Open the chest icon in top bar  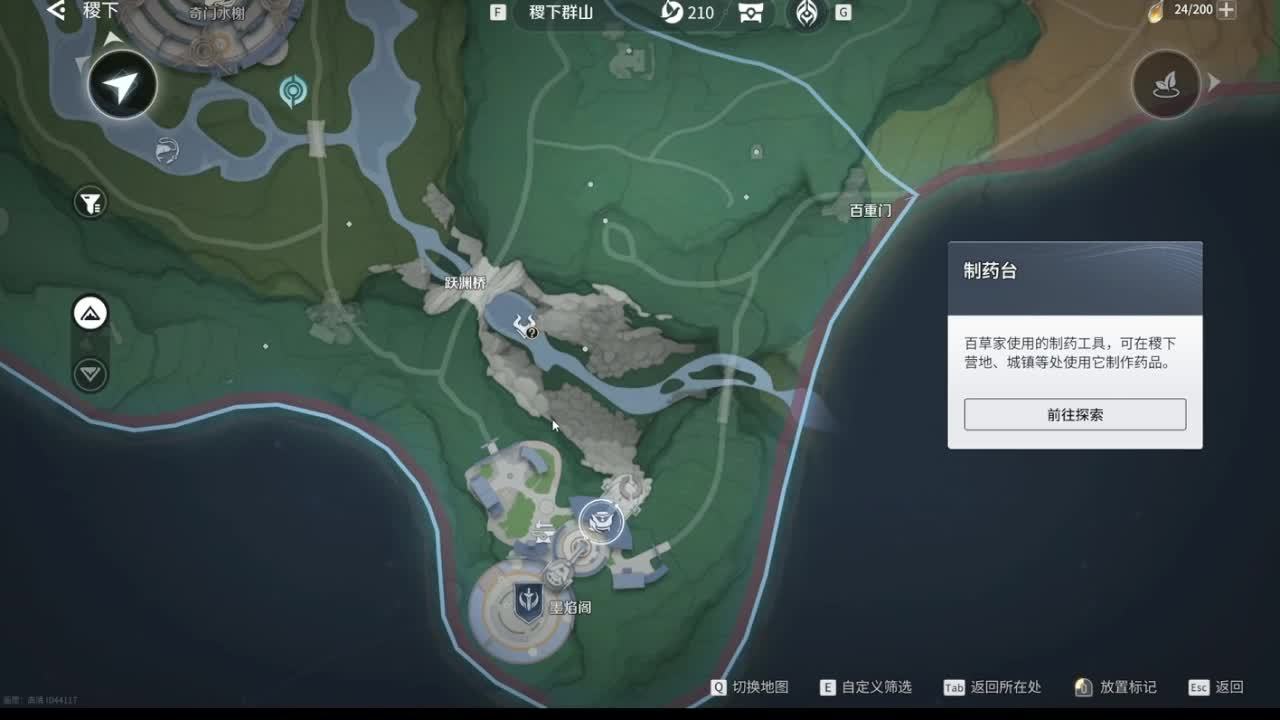pyautogui.click(x=750, y=13)
